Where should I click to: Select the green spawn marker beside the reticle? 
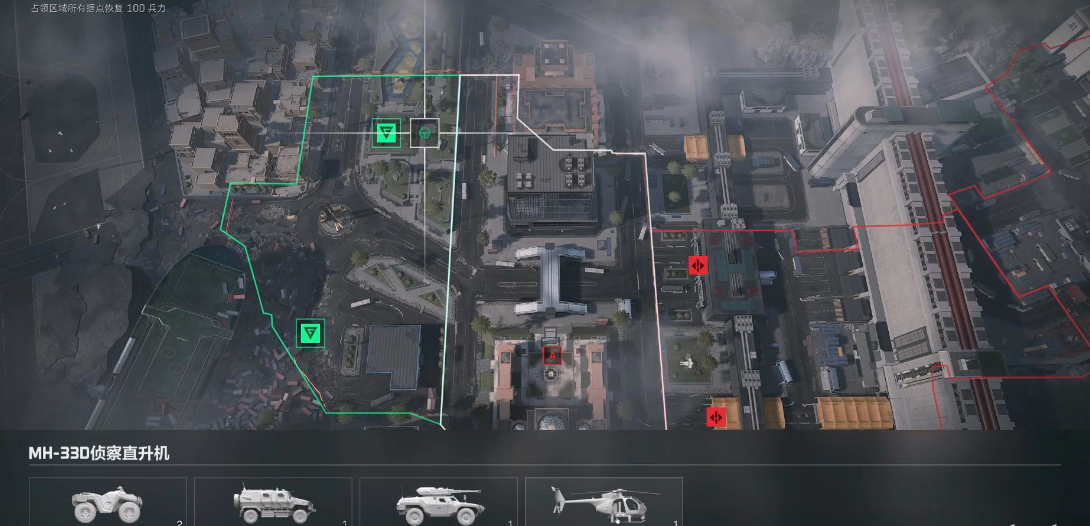[387, 132]
